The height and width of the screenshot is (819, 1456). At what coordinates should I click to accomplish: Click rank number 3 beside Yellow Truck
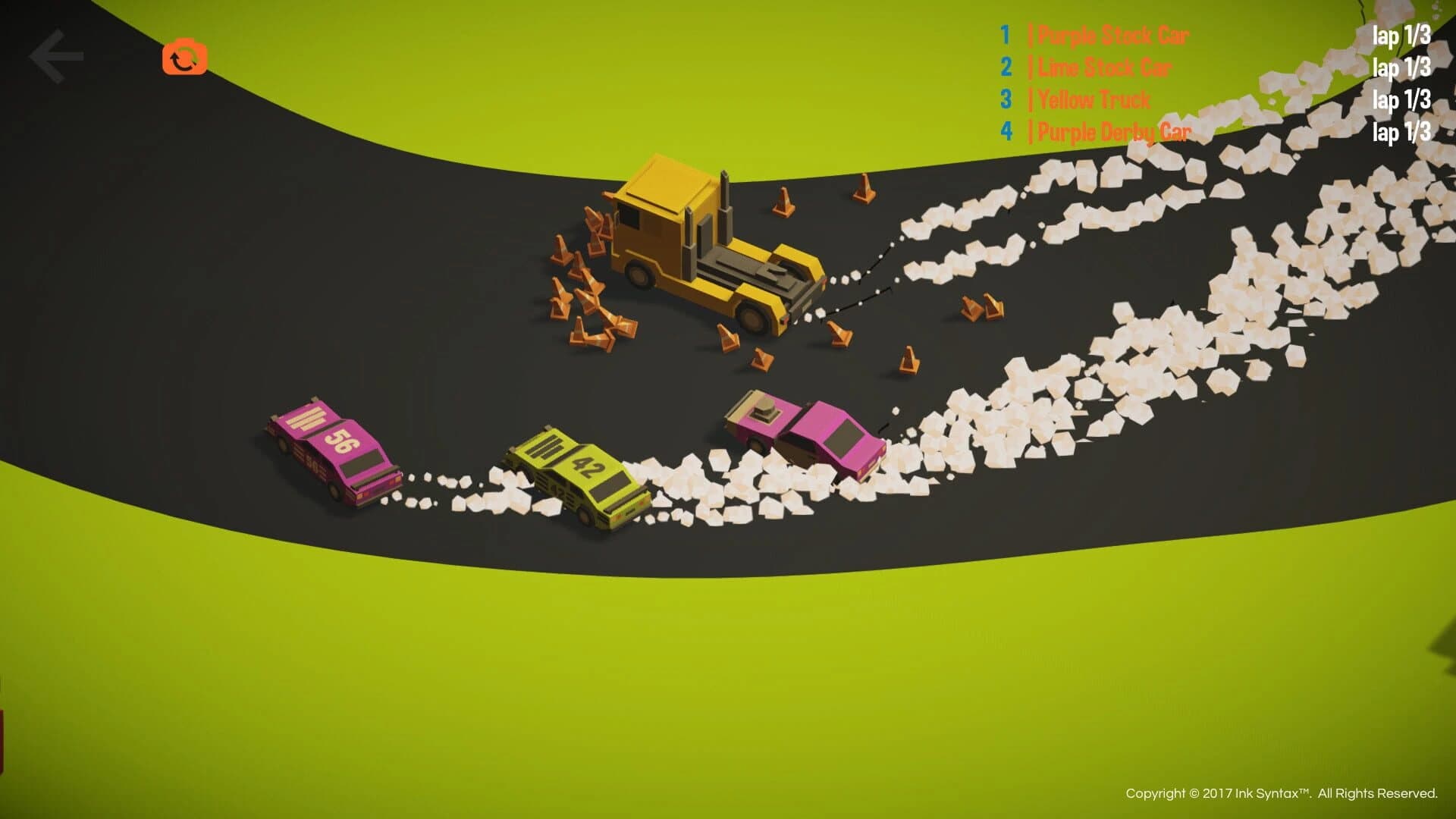coord(1006,100)
